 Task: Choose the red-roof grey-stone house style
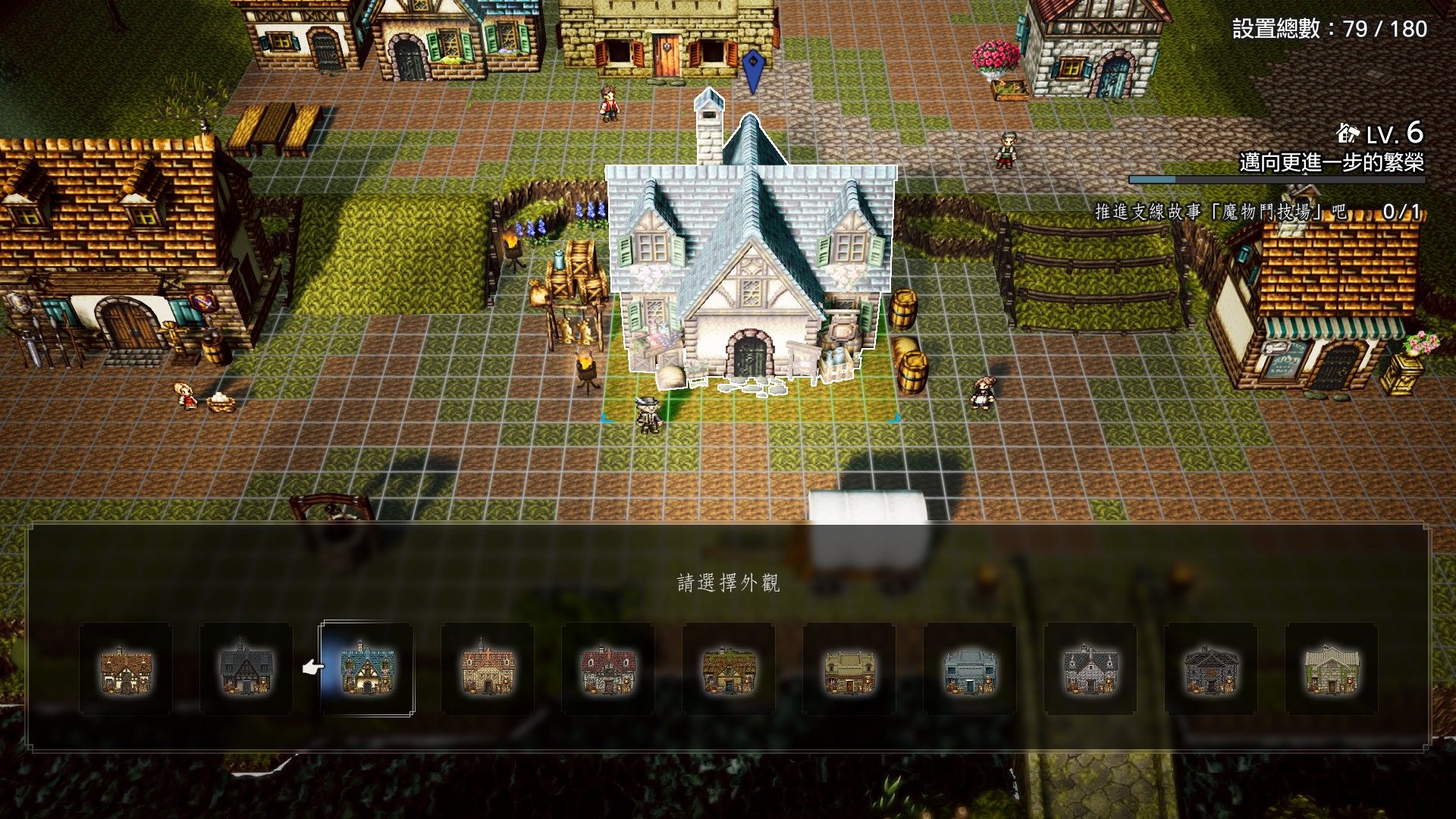608,669
